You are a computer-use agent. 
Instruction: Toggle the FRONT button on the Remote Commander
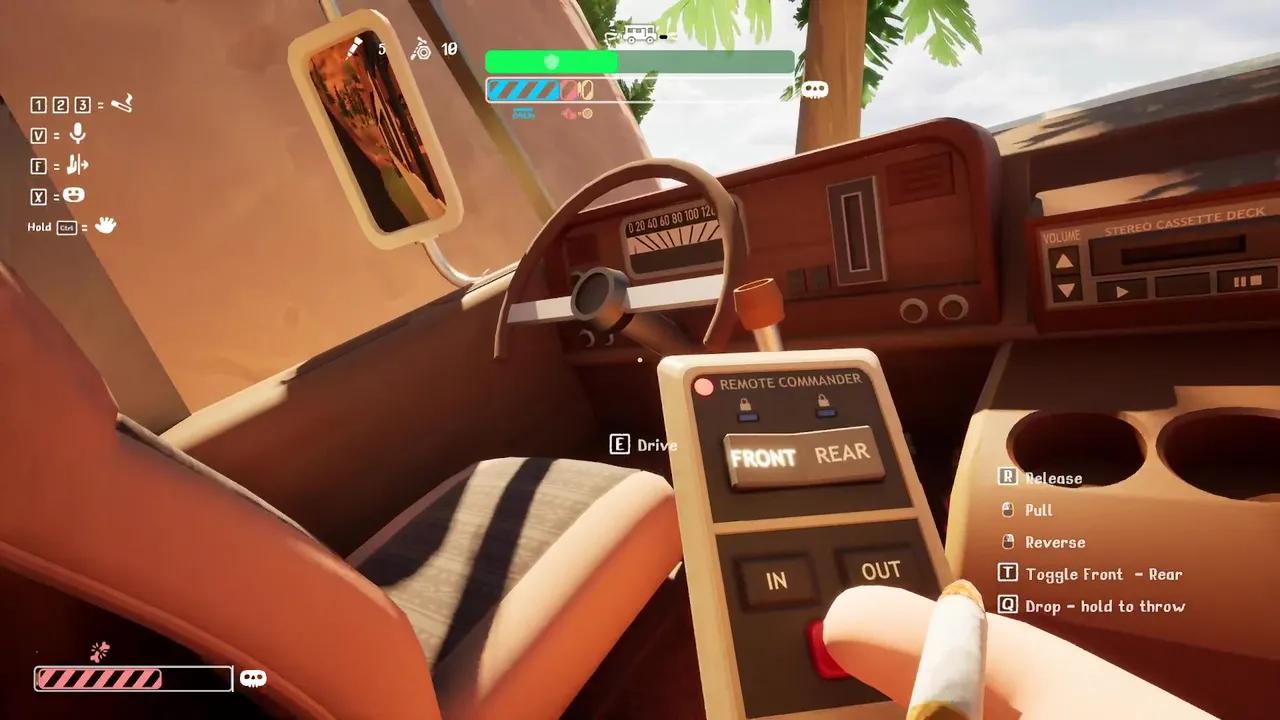(766, 458)
